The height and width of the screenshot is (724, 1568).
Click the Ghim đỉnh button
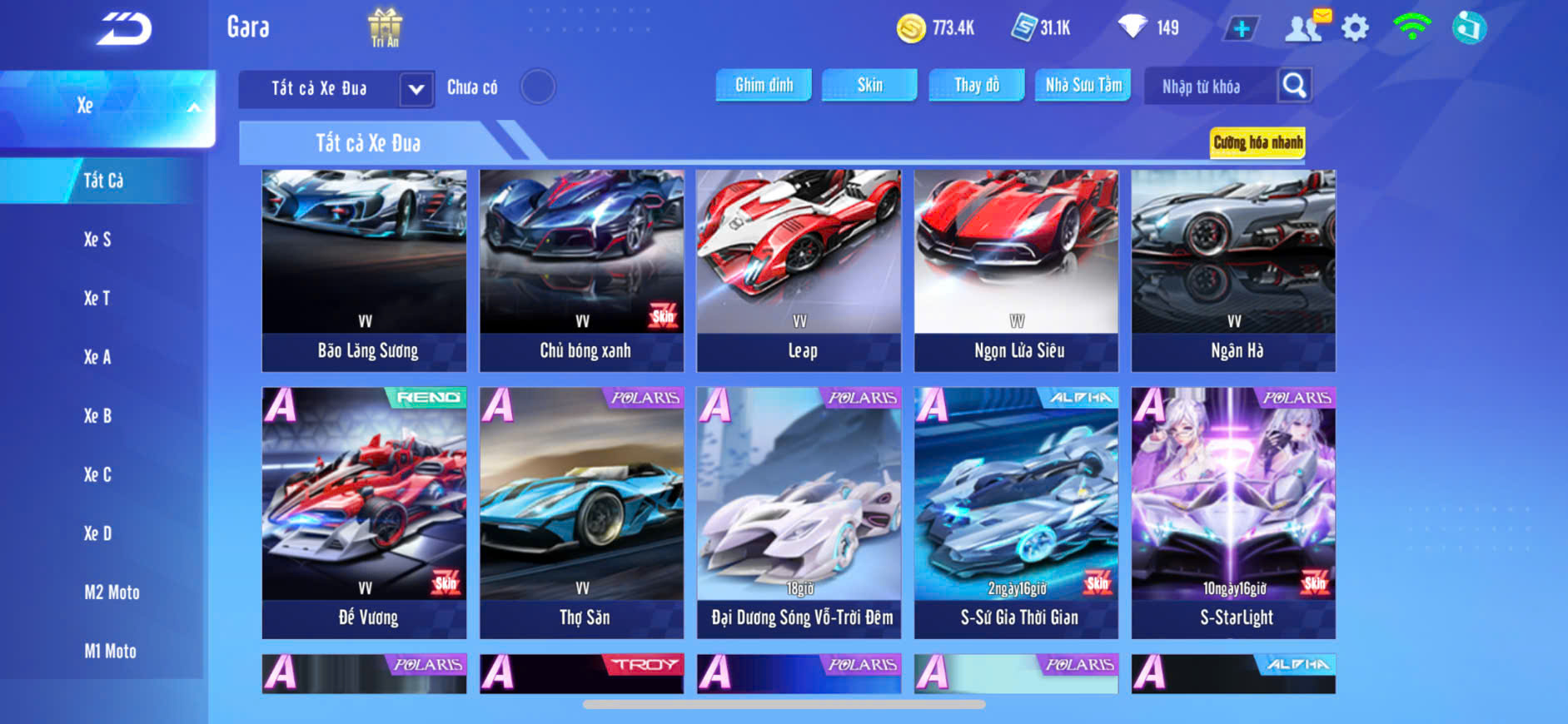tap(764, 85)
